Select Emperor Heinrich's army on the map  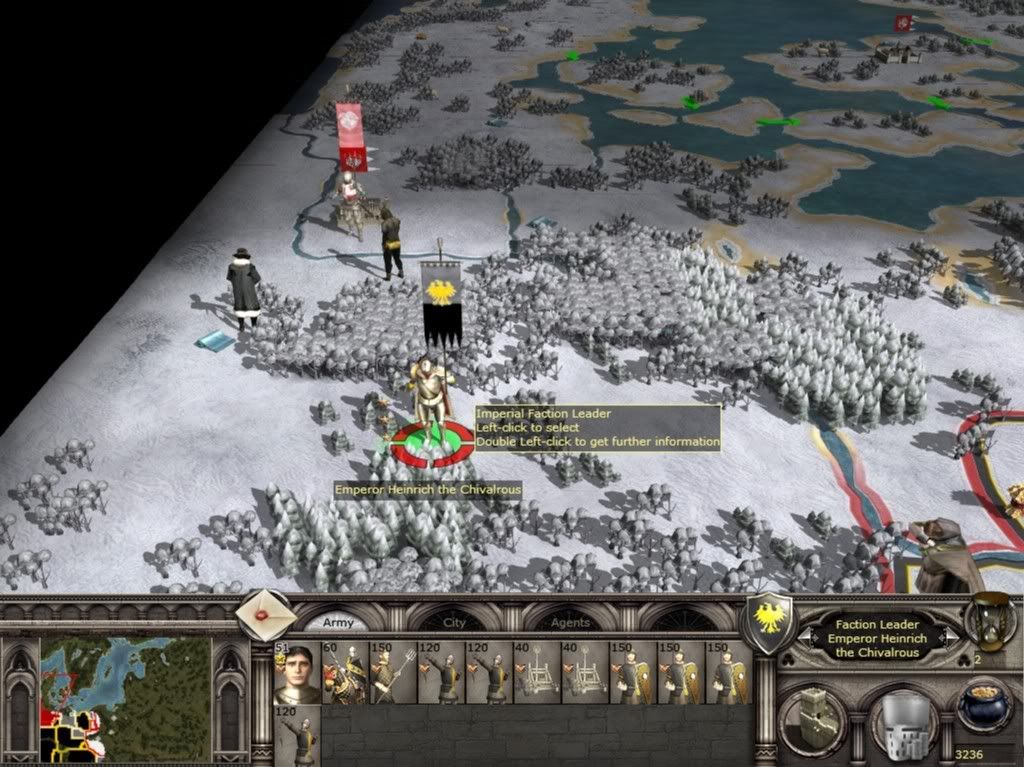(432, 405)
